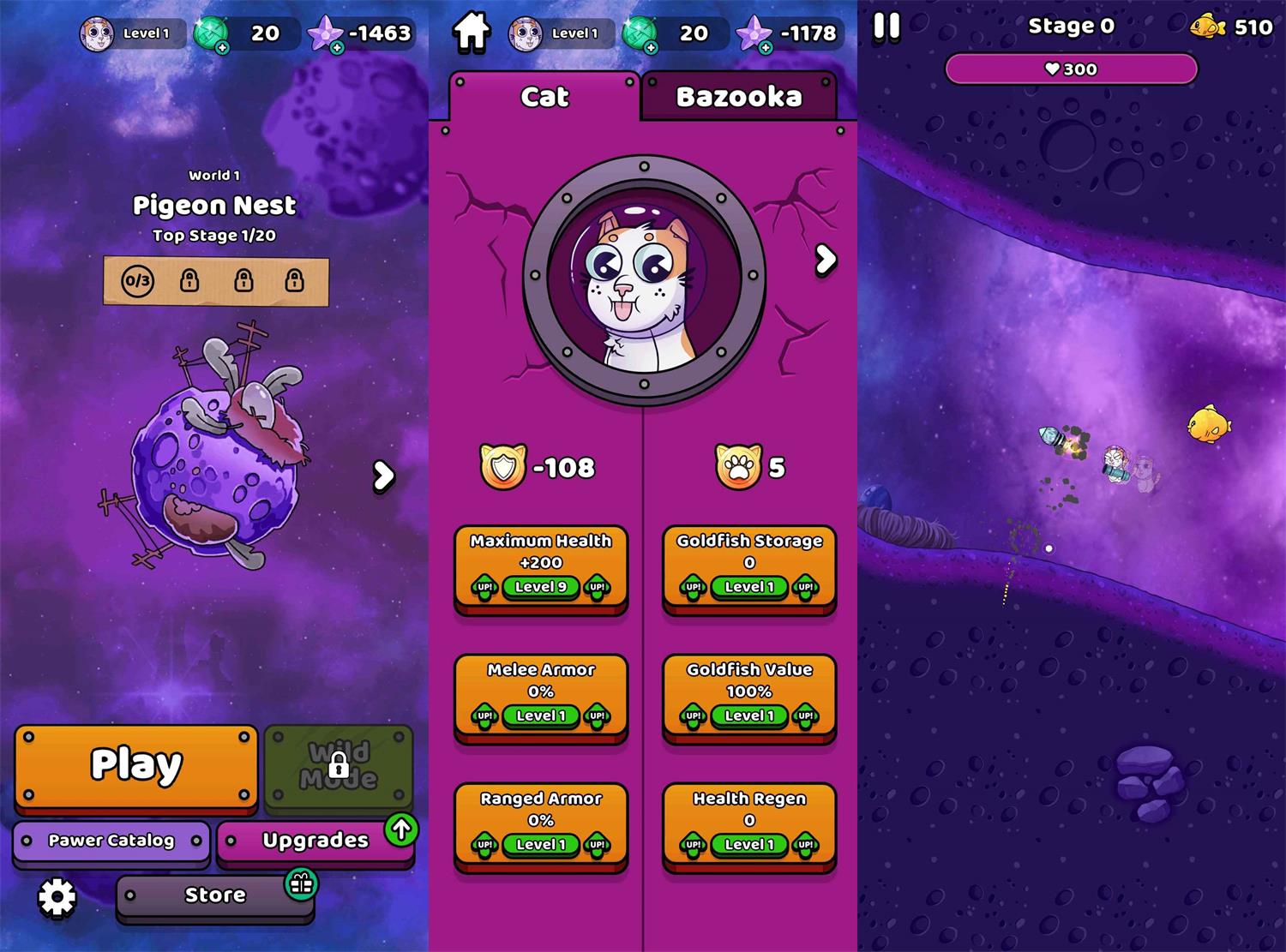Screen dimensions: 1286x952
Task: Open the Store
Action: coord(215,895)
